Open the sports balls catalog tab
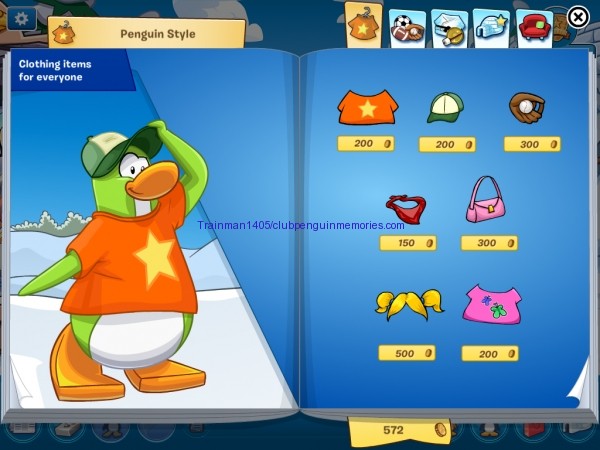 [x=407, y=27]
